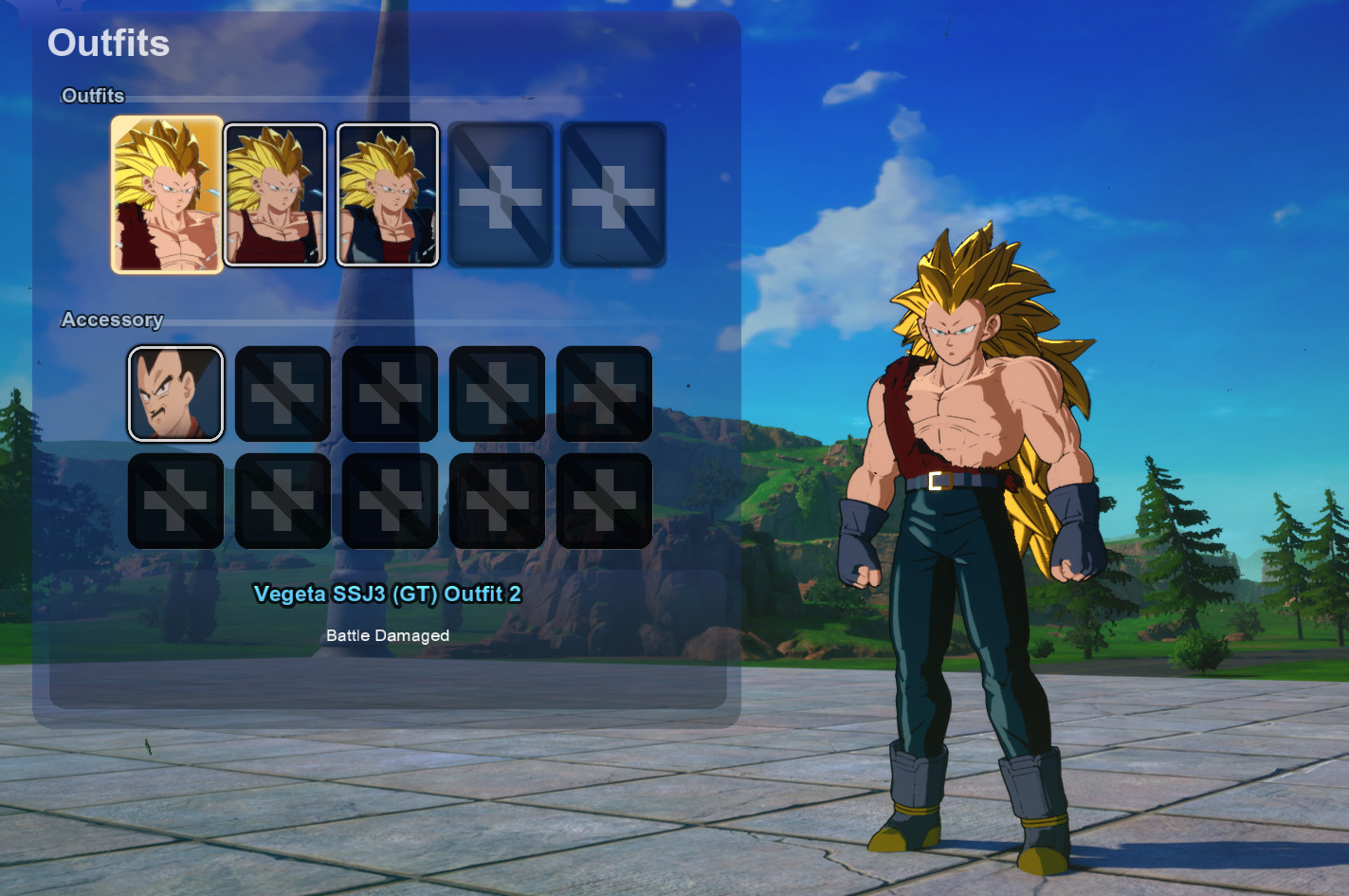Select the third outfit with blue vest
Image resolution: width=1349 pixels, height=896 pixels.
click(387, 190)
